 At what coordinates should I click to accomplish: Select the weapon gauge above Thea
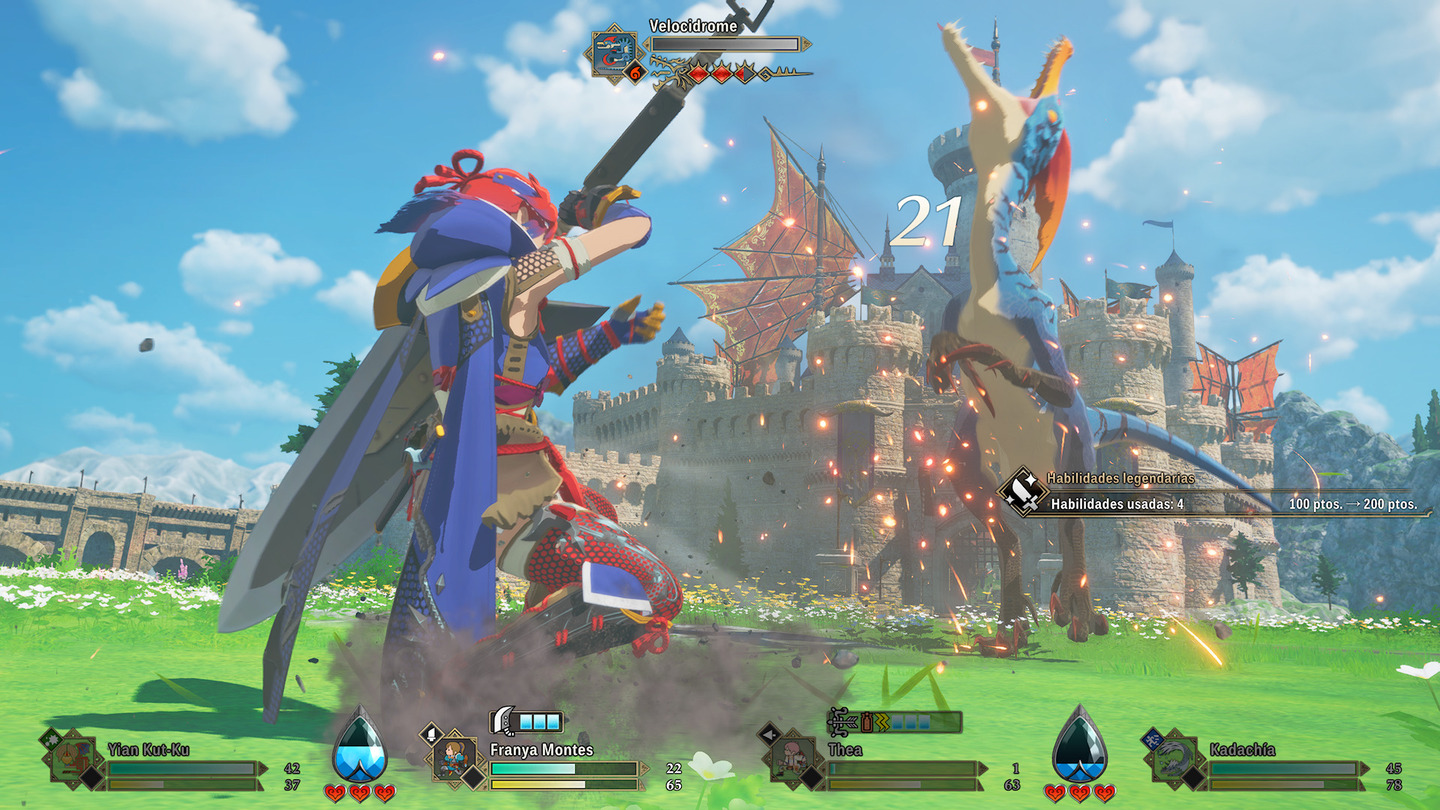click(895, 721)
